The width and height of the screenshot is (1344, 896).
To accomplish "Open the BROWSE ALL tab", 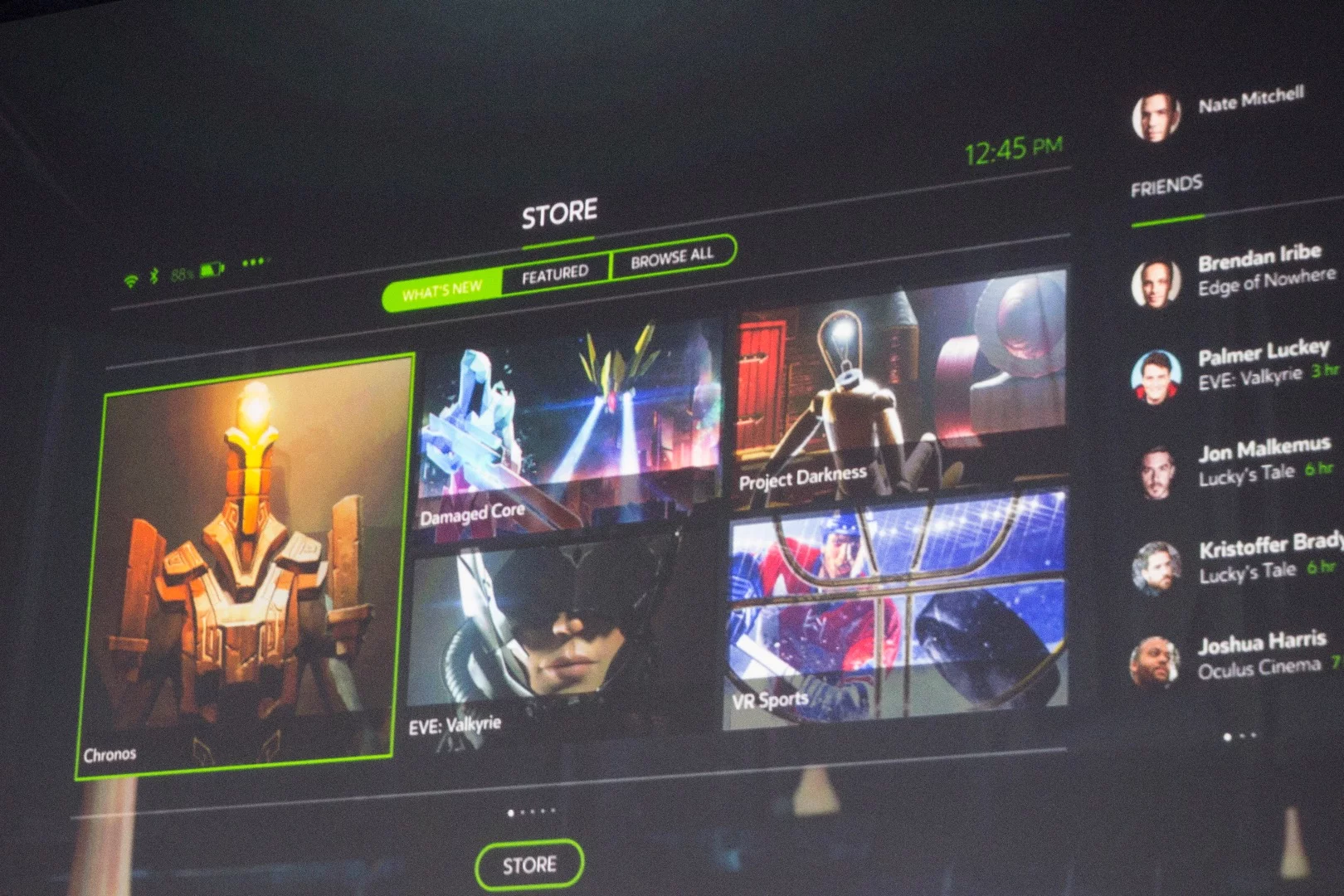I will click(x=670, y=258).
